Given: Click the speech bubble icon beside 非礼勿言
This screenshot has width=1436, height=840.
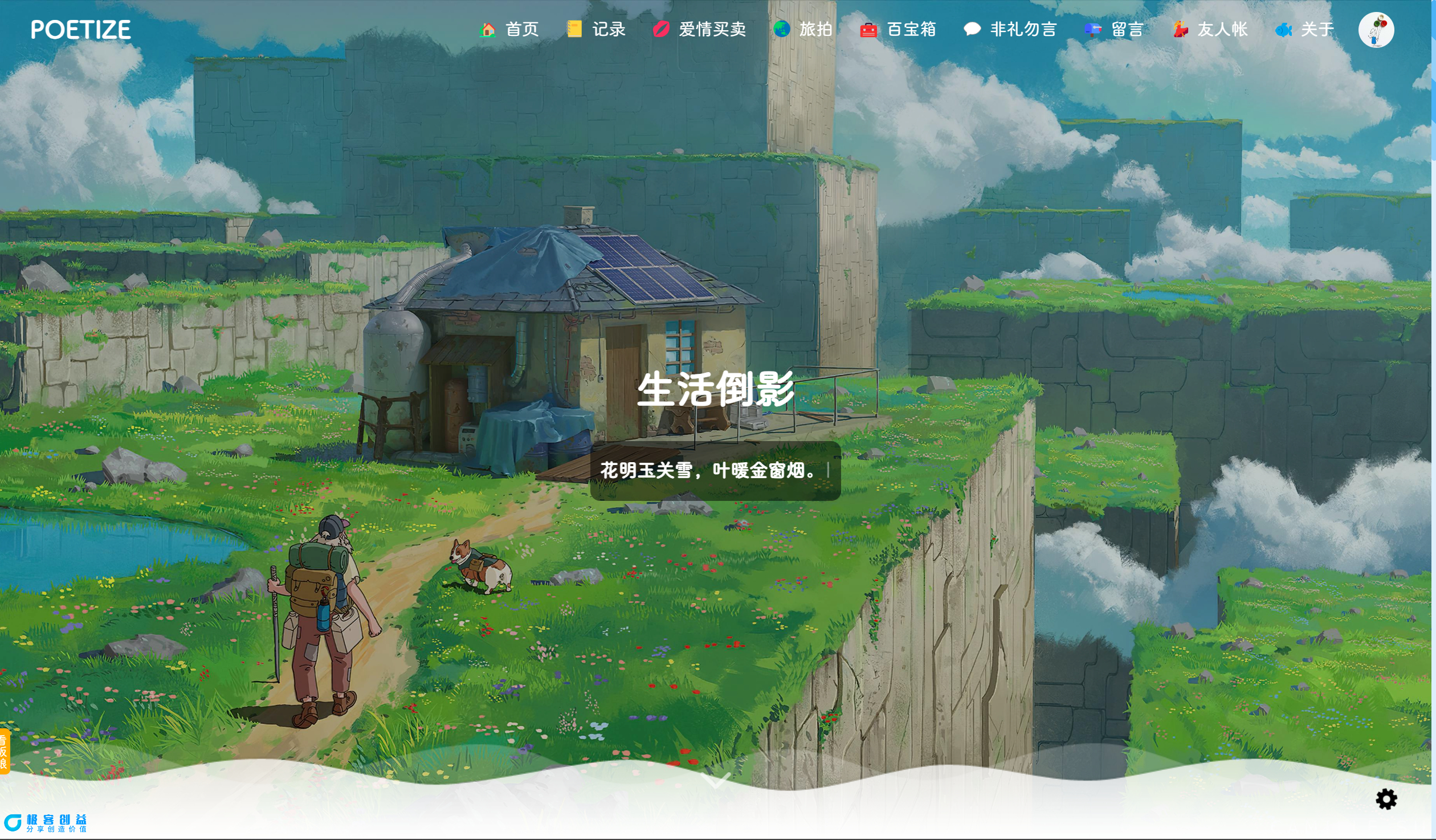Looking at the screenshot, I should pos(971,30).
